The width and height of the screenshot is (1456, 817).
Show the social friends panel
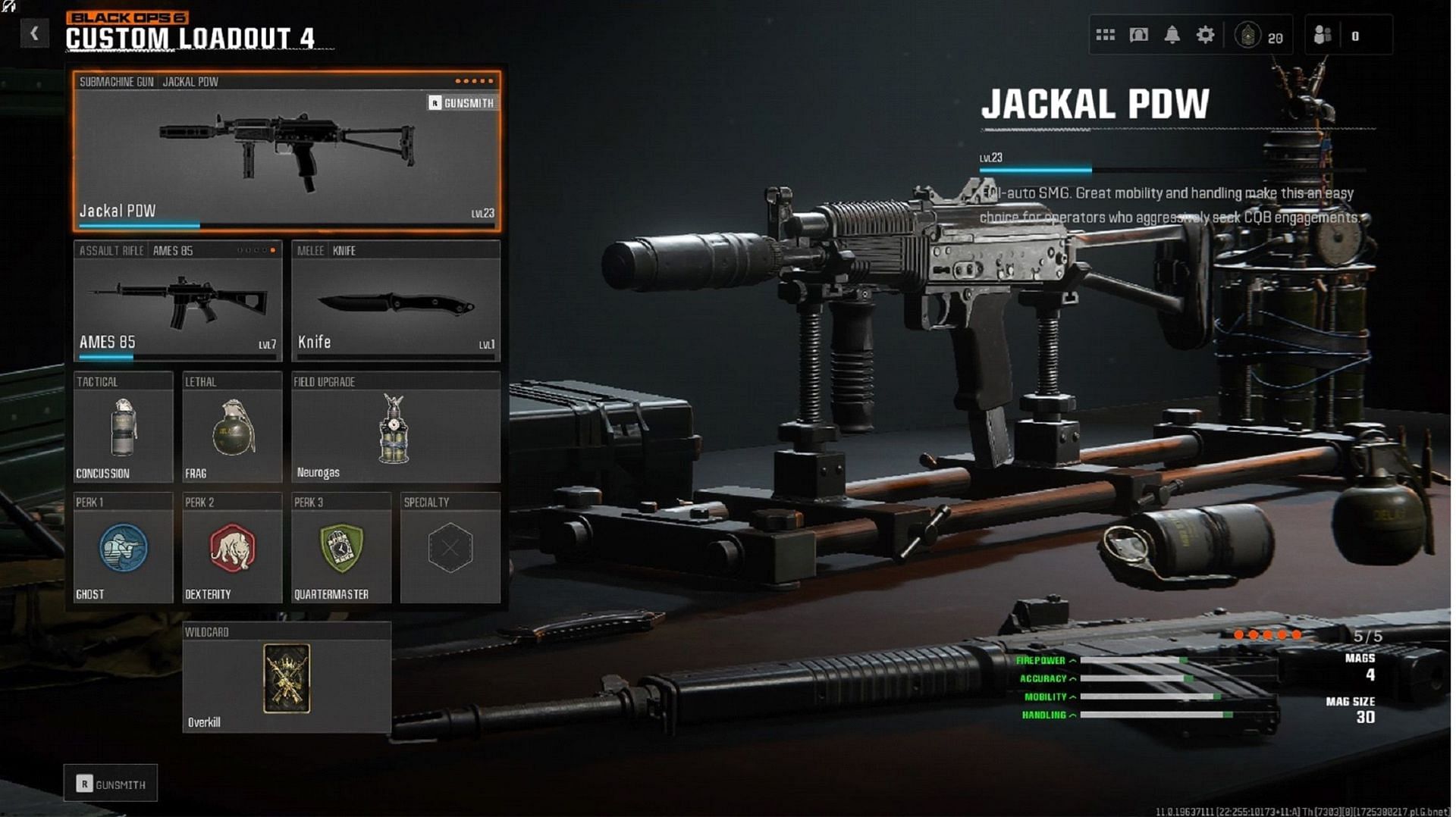point(1323,35)
